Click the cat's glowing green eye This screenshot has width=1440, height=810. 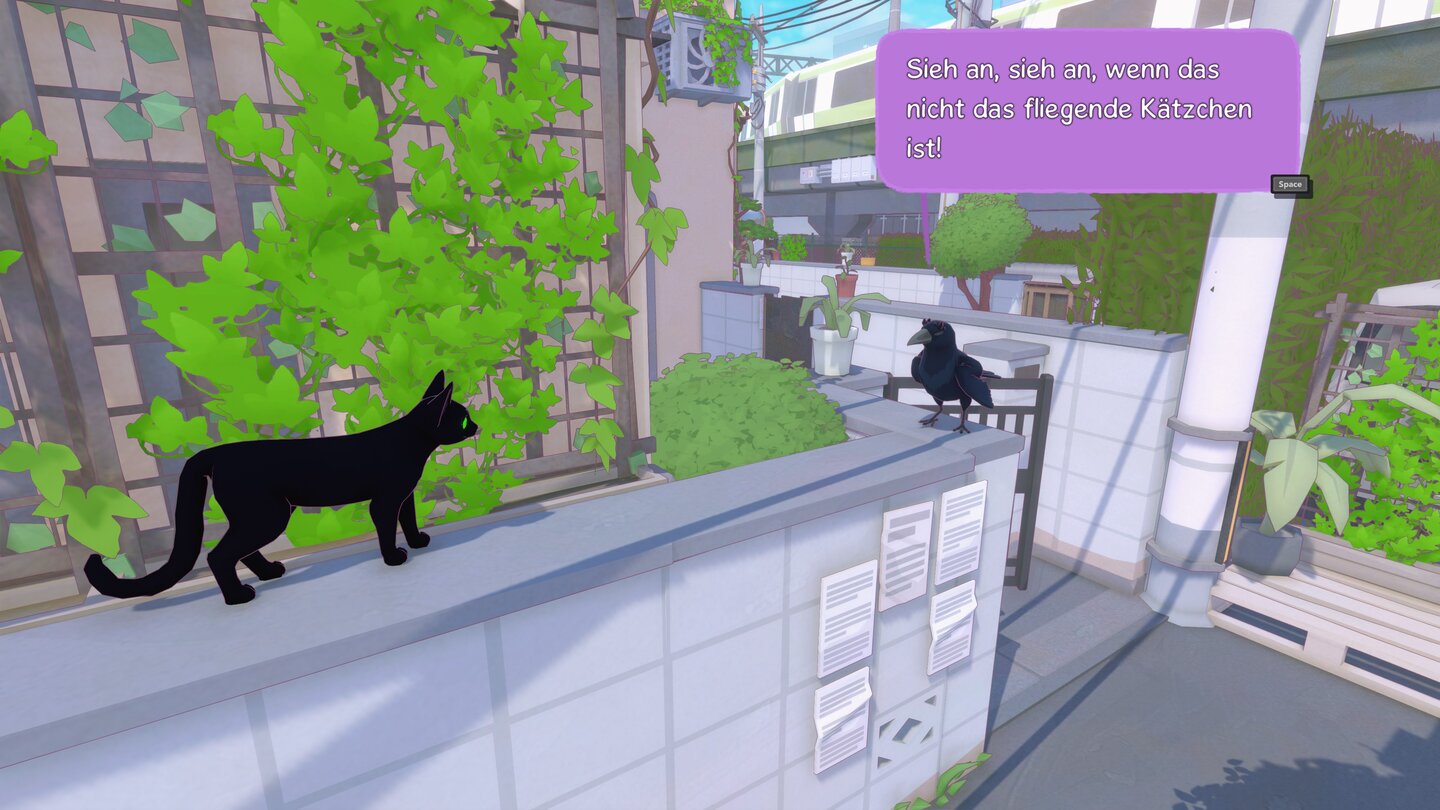[466, 423]
